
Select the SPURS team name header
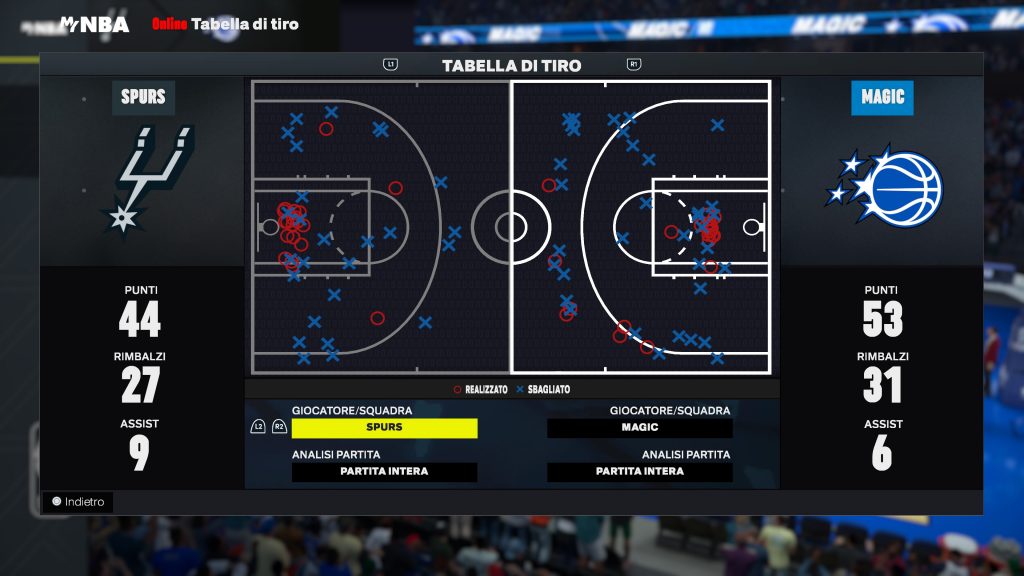(x=143, y=98)
